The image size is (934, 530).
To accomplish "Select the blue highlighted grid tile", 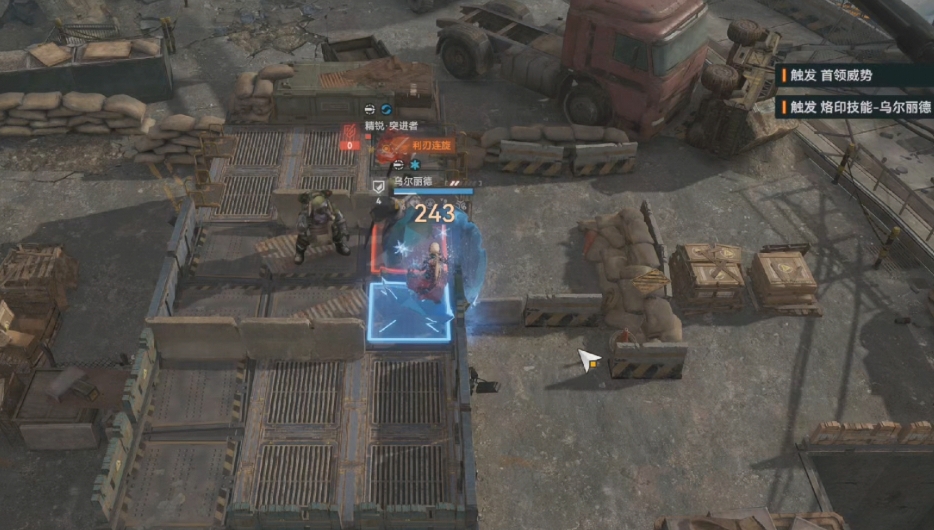I will point(410,313).
